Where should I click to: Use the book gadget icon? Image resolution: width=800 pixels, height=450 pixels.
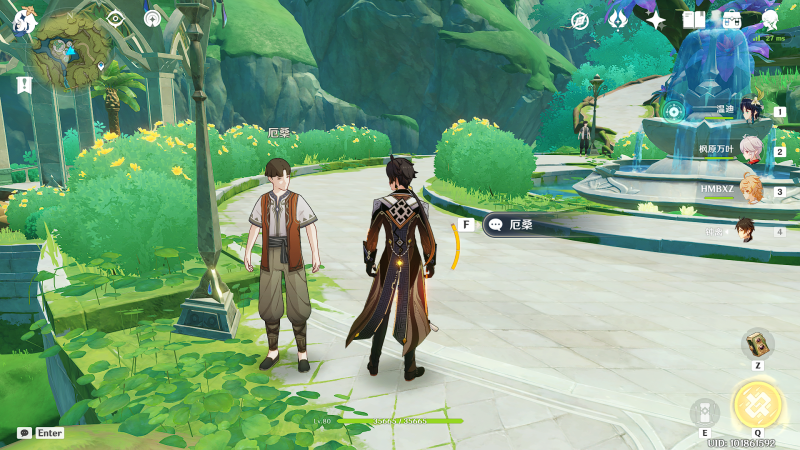(757, 343)
